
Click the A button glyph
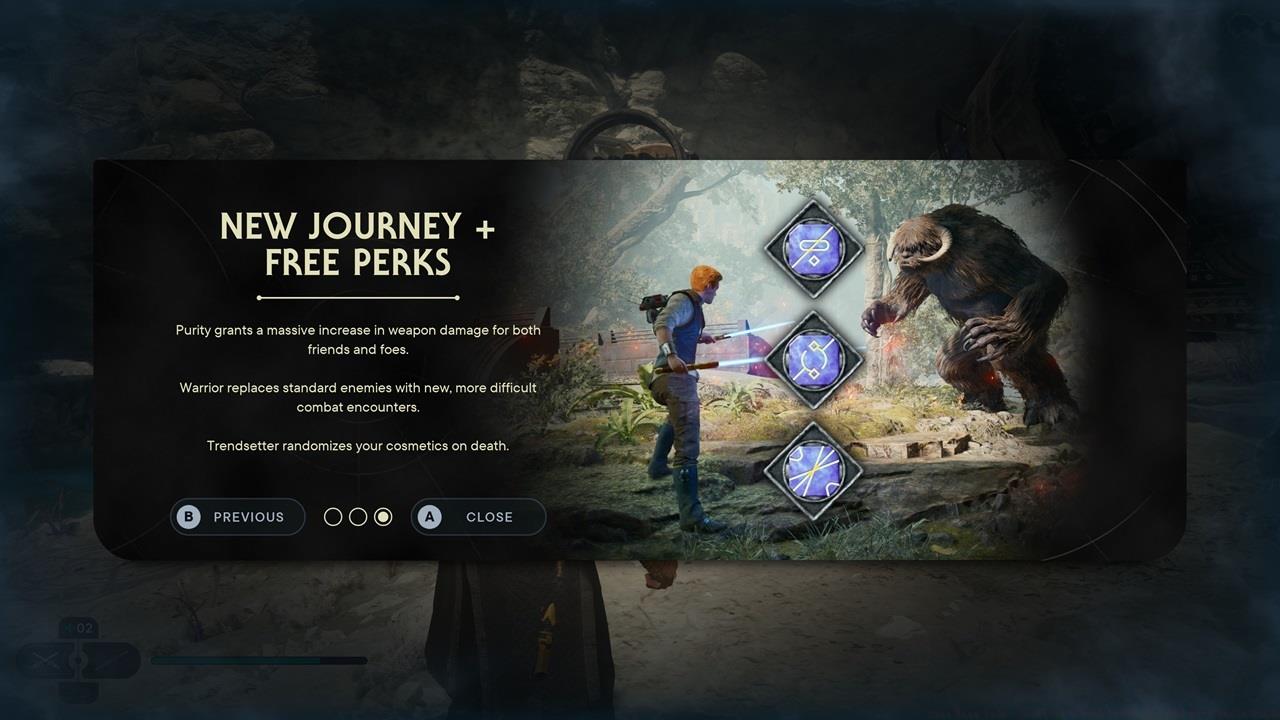pos(428,517)
